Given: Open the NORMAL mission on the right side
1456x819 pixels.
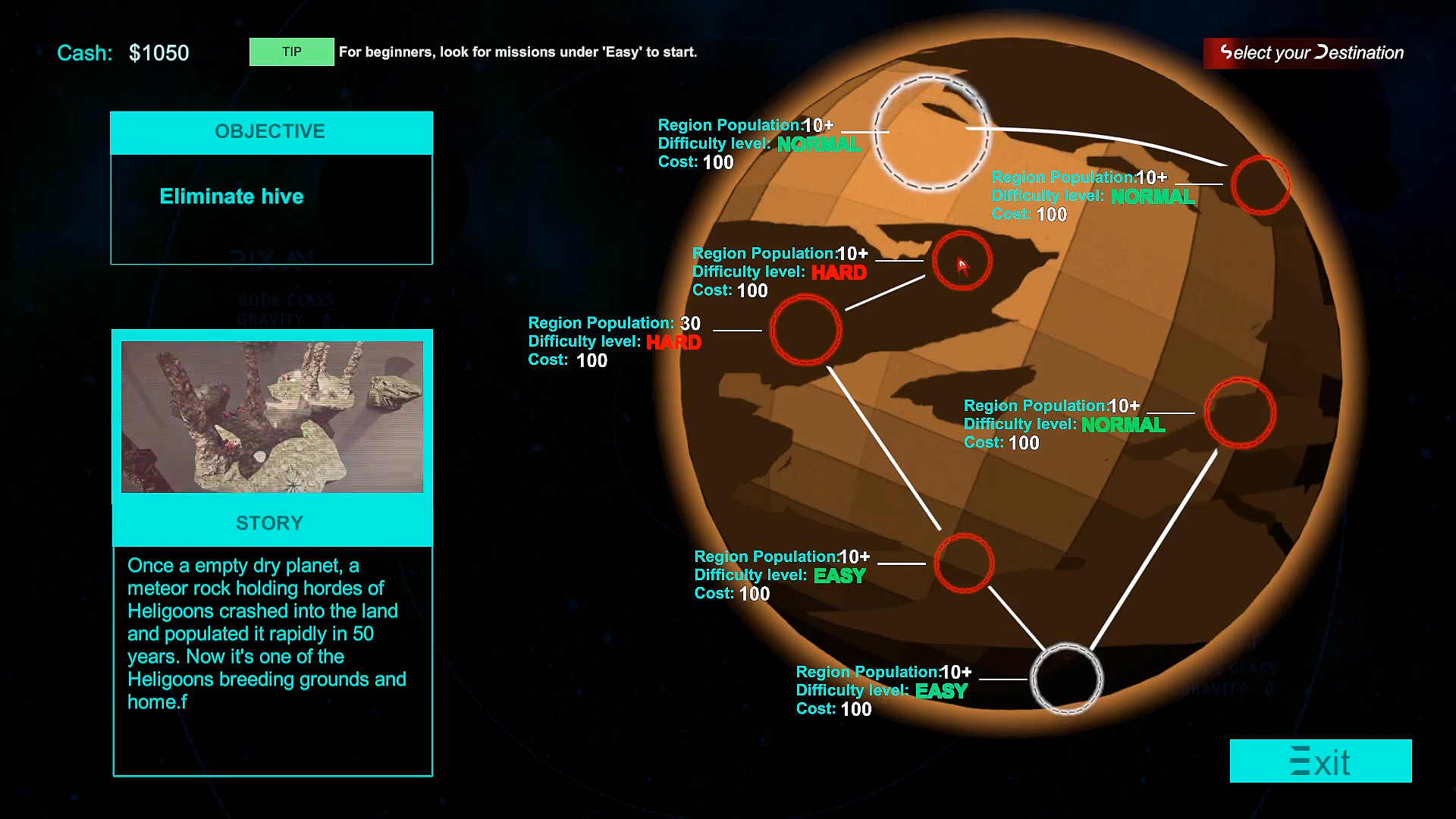Looking at the screenshot, I should click(x=1240, y=413).
